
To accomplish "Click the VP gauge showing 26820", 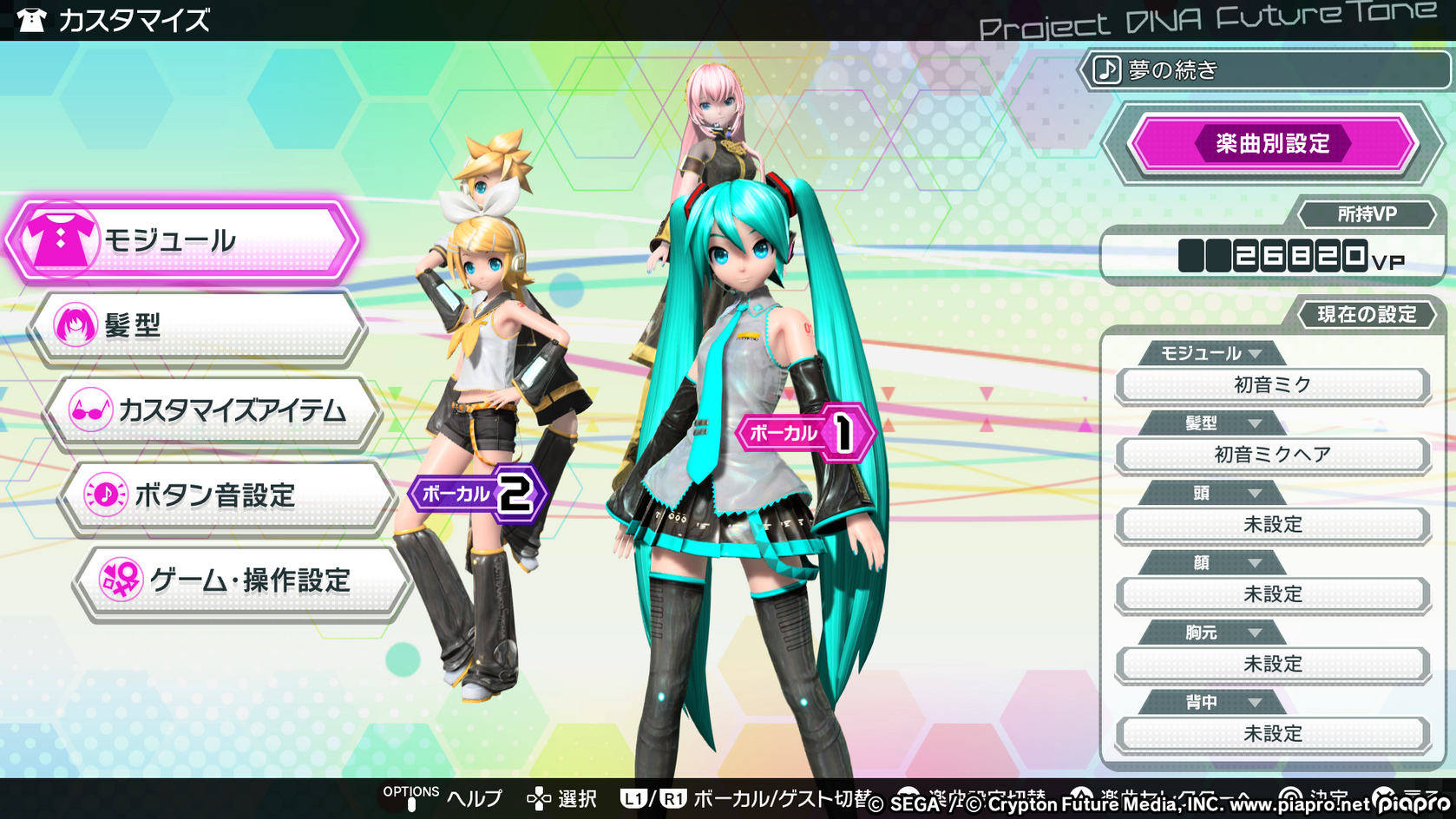I will click(x=1272, y=256).
